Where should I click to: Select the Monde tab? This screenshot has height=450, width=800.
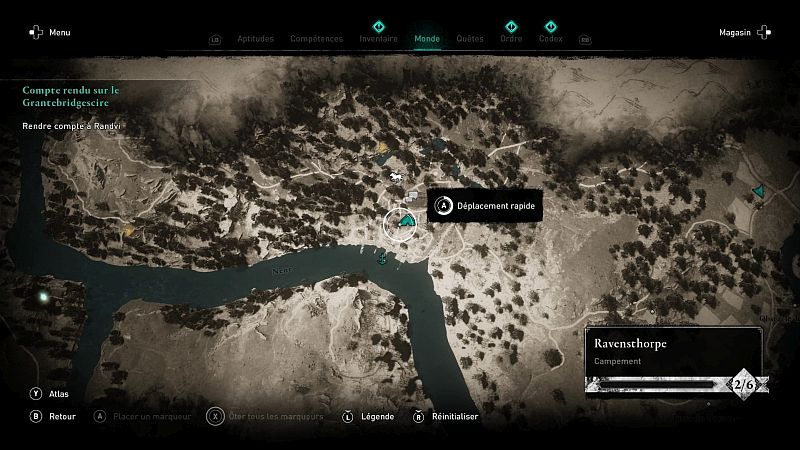point(427,39)
